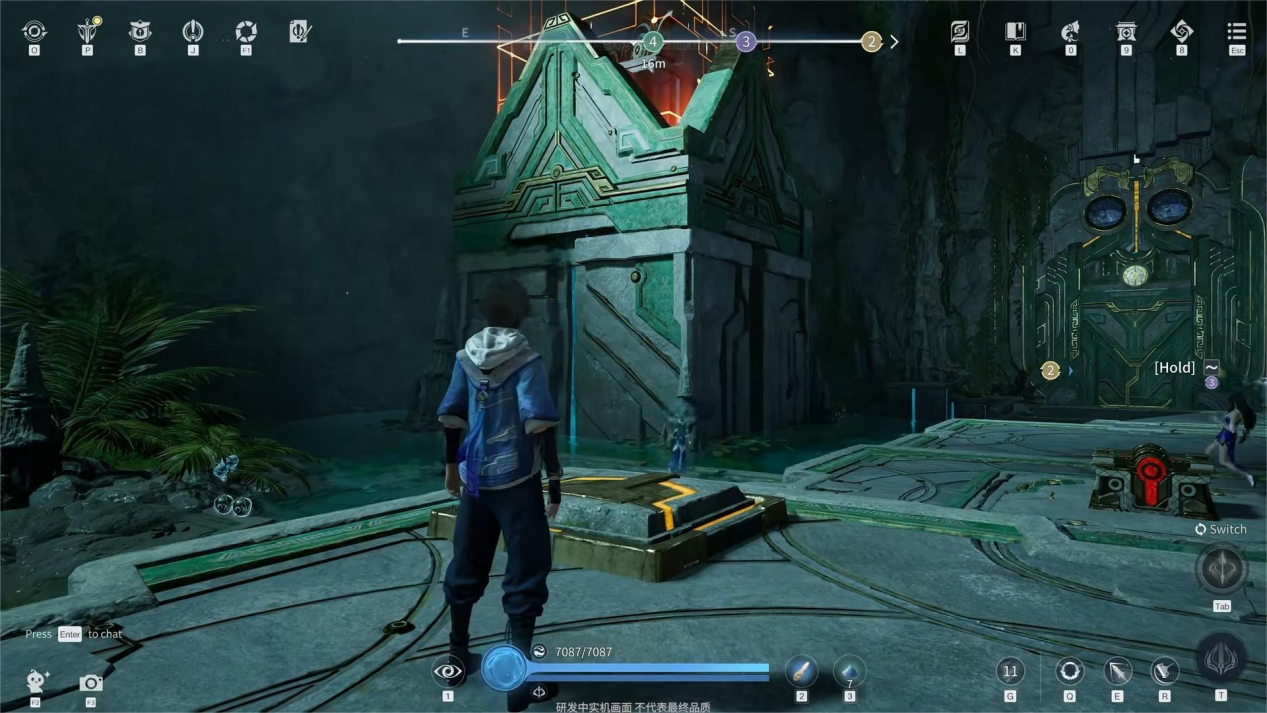
Task: Open the exclamation quest icon
Action: (193, 32)
